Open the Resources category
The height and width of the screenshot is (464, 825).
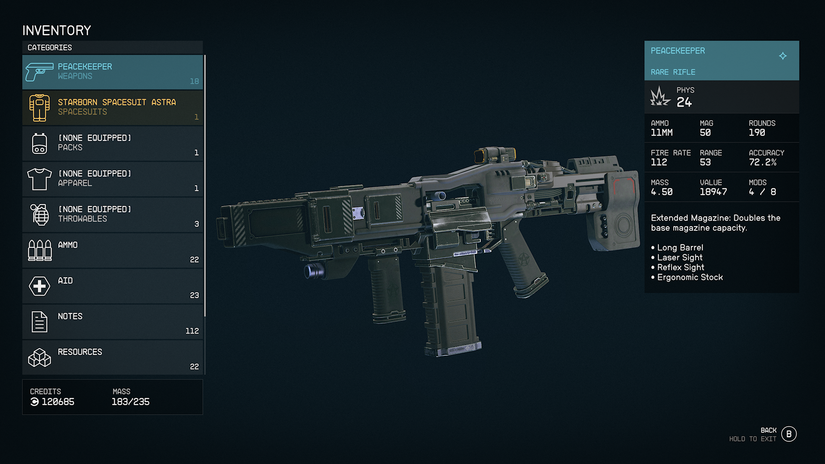(112, 357)
